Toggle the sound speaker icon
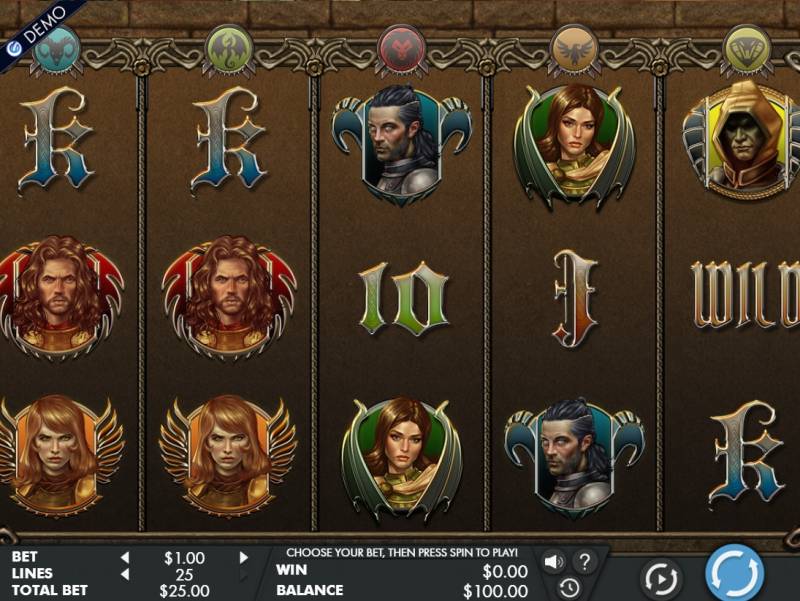 click(553, 561)
